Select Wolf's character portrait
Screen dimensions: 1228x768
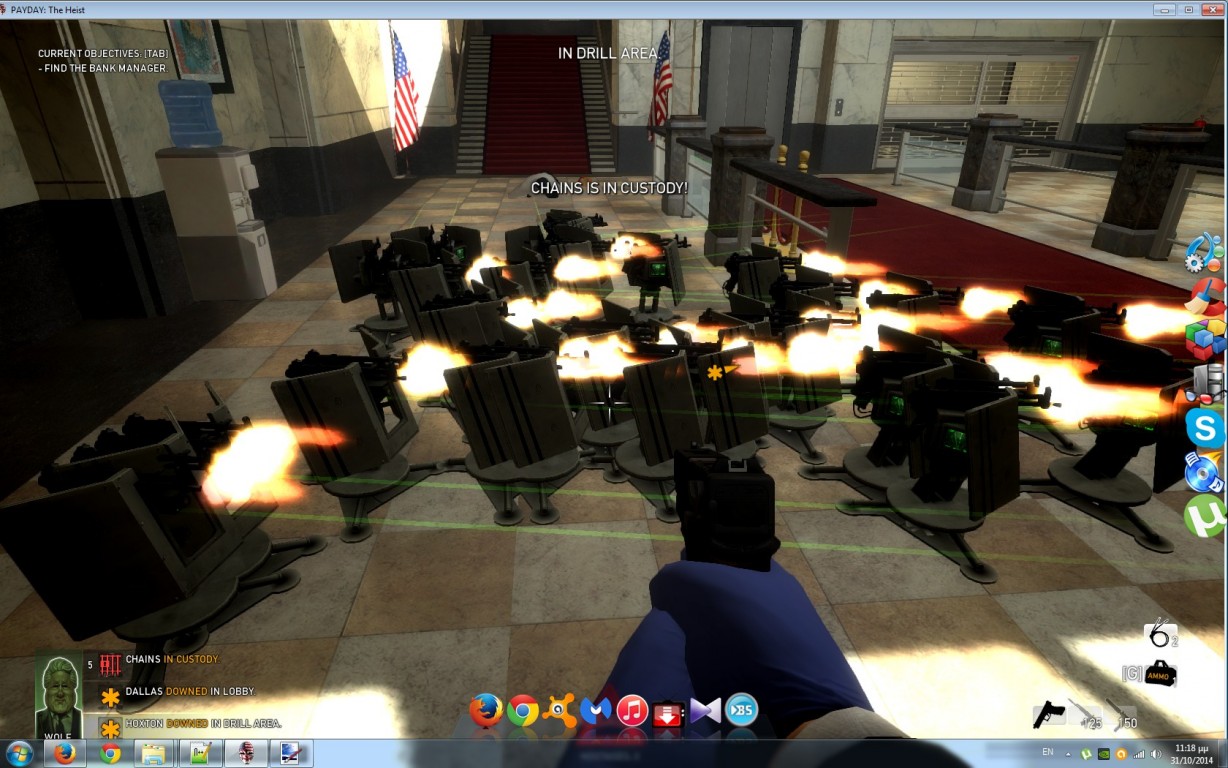(59, 695)
